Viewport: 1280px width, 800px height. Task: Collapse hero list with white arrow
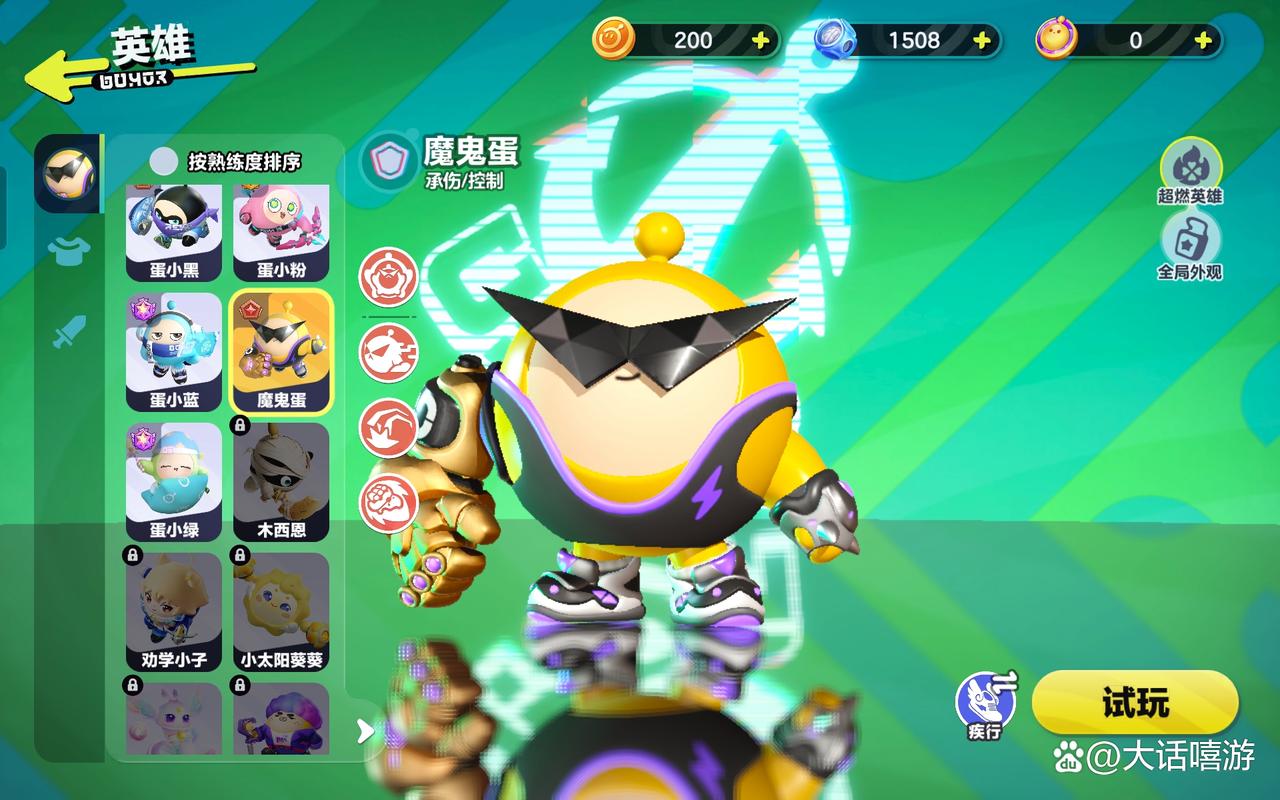click(x=365, y=731)
